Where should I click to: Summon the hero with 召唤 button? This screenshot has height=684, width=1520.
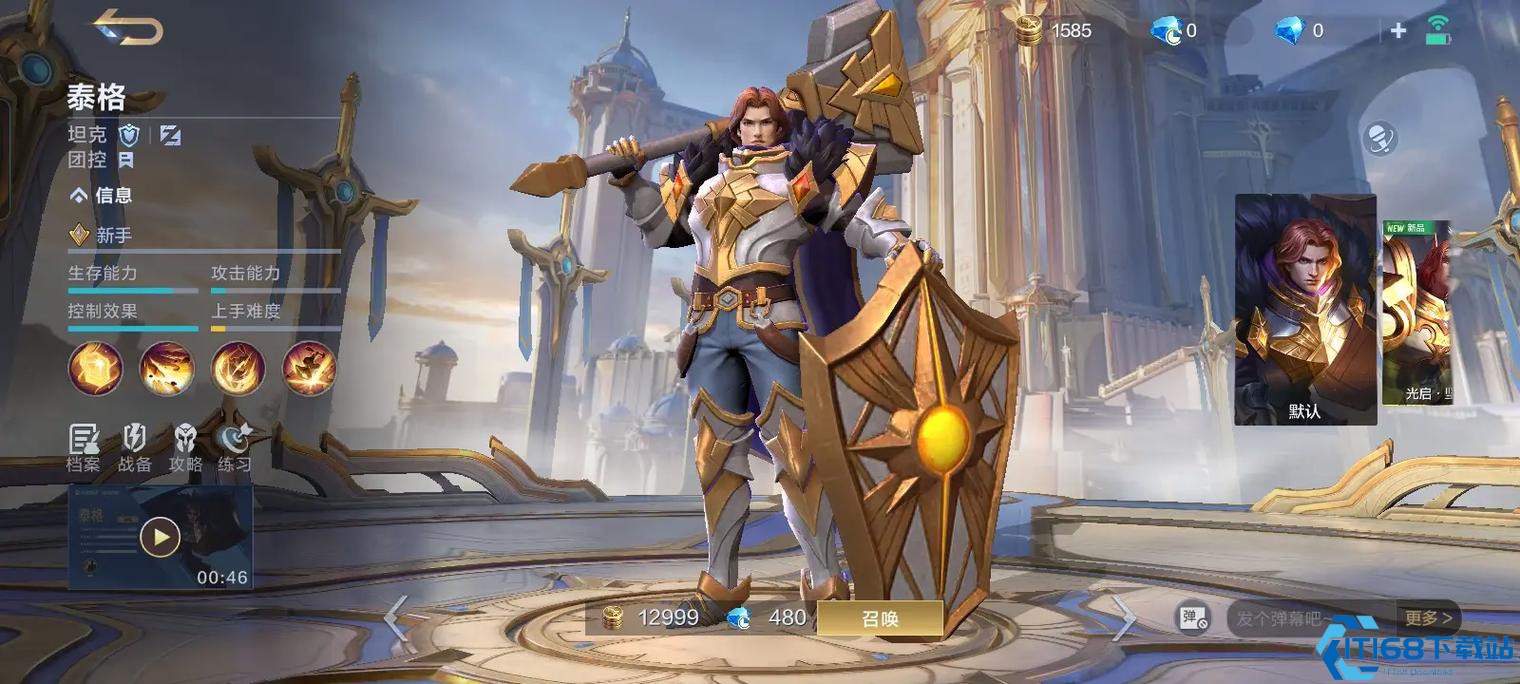coord(879,618)
